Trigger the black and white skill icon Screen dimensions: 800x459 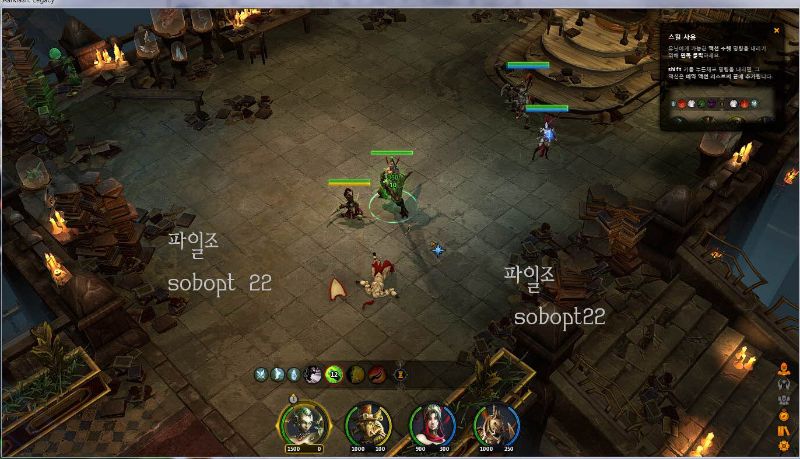[312, 375]
